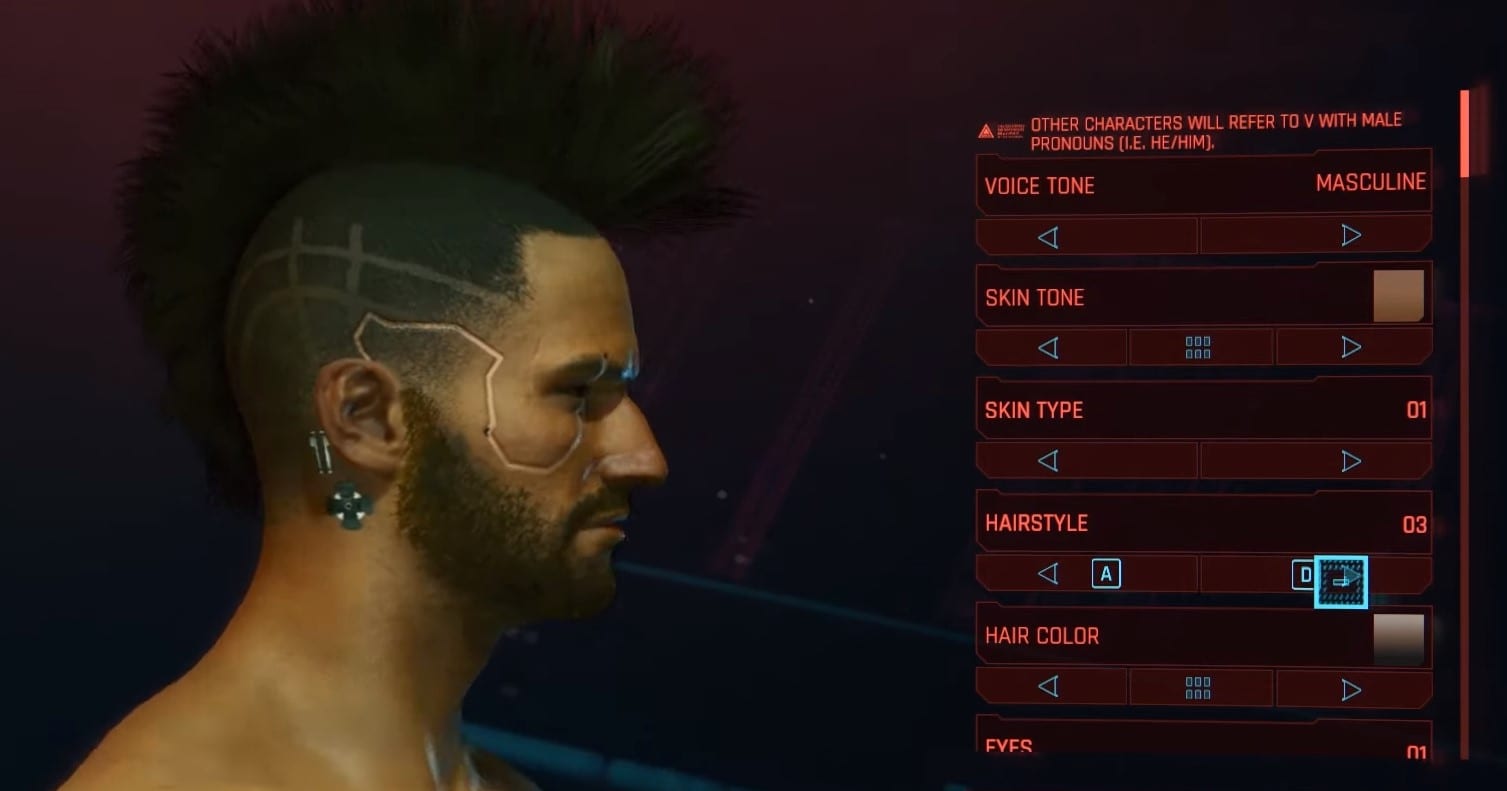Advance Skin Tone using the right arrow

tap(1352, 346)
